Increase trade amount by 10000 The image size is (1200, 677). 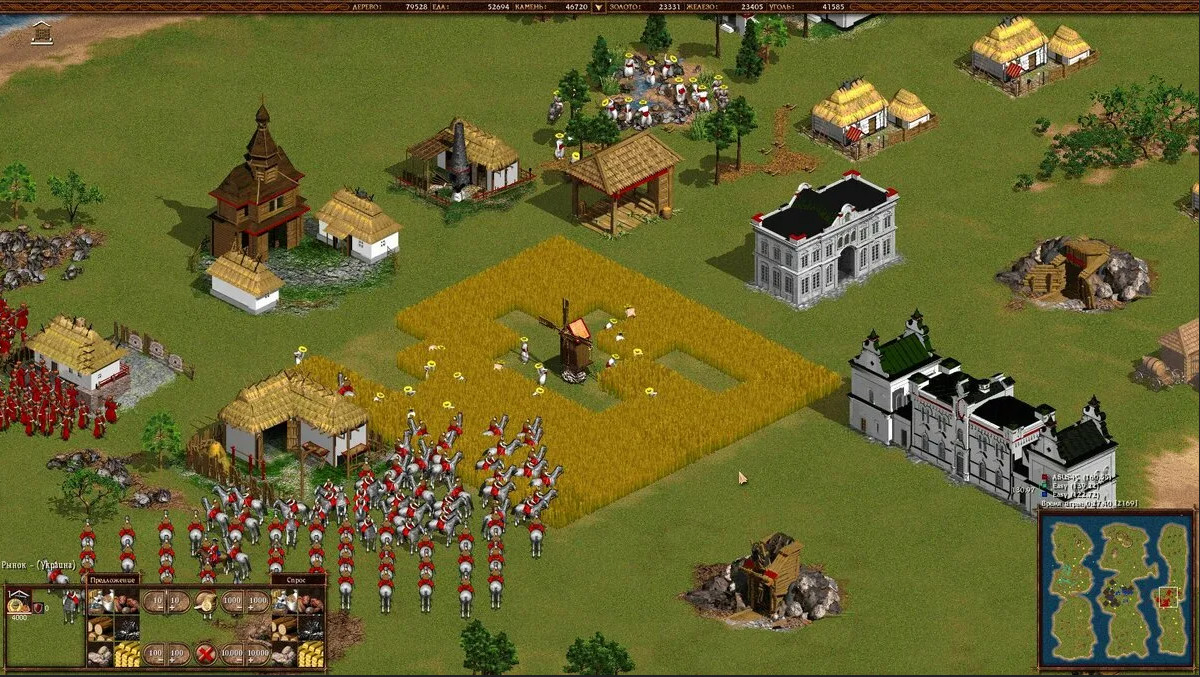point(258,654)
